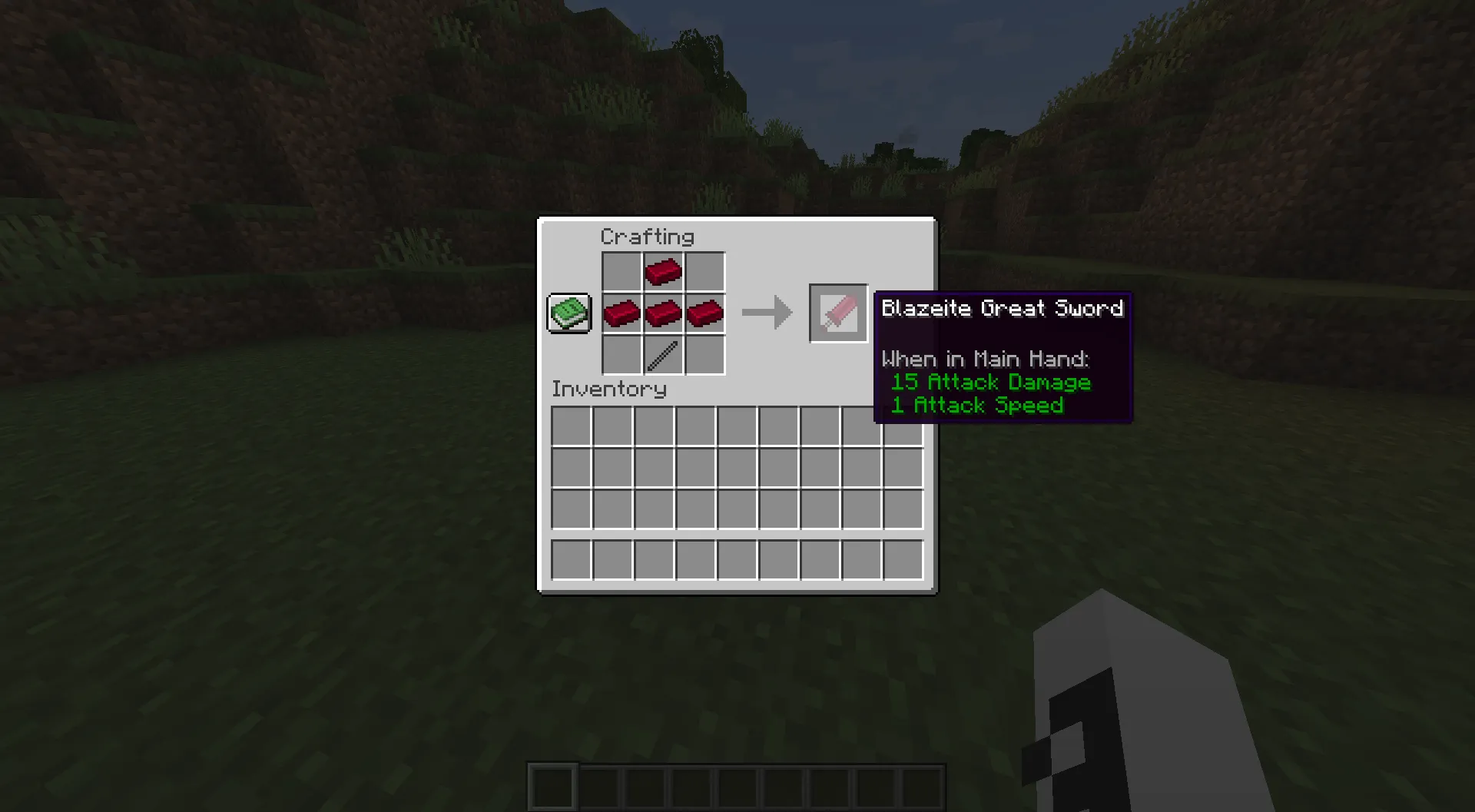Grab the blazeite ingot in top crafting row
The image size is (1475, 812).
coord(663,271)
